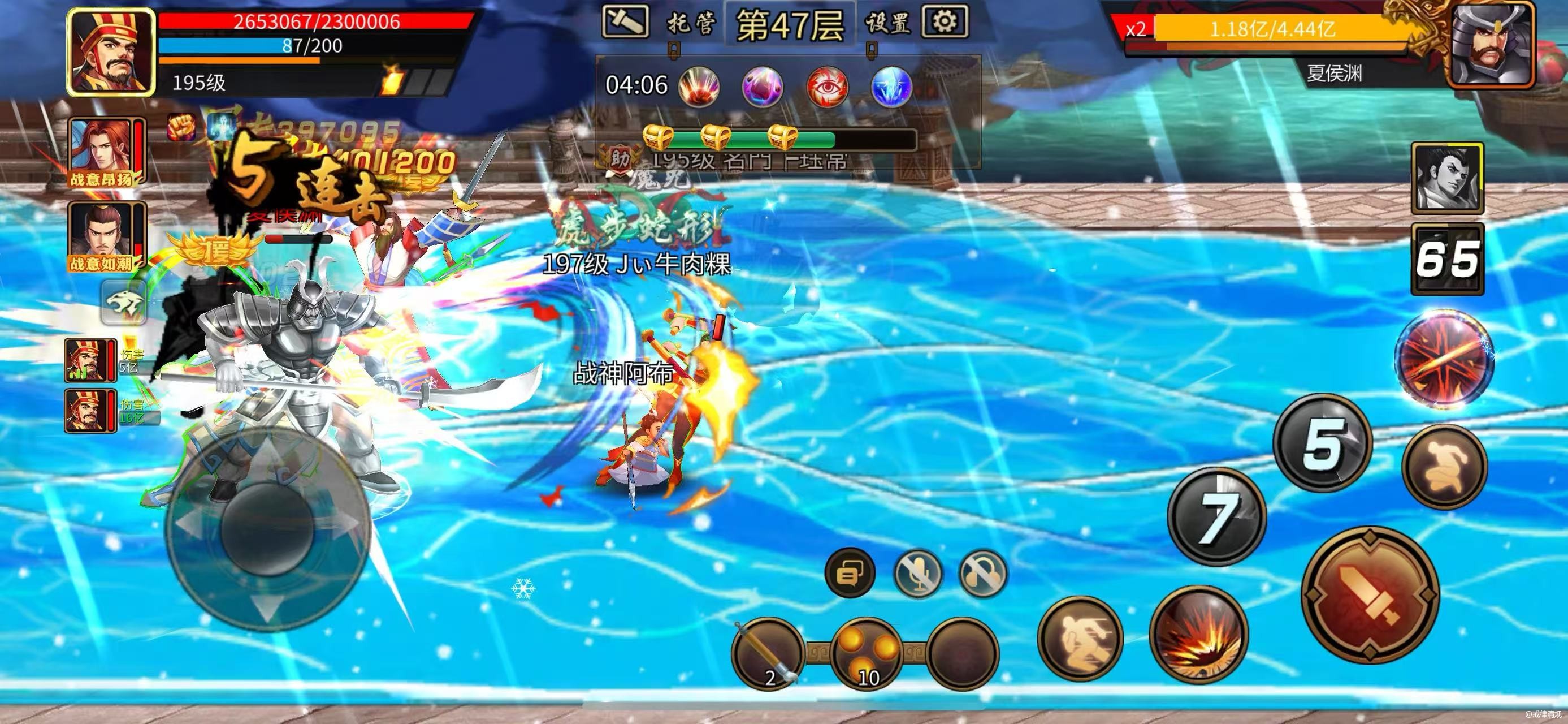1568x724 pixels.
Task: Toggle the muted microphone button
Action: pyautogui.click(x=918, y=573)
